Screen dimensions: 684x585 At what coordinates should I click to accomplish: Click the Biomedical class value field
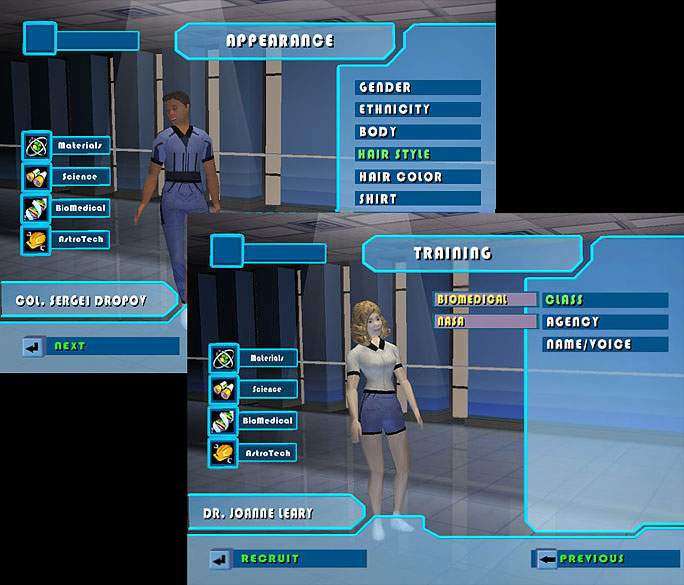point(485,300)
